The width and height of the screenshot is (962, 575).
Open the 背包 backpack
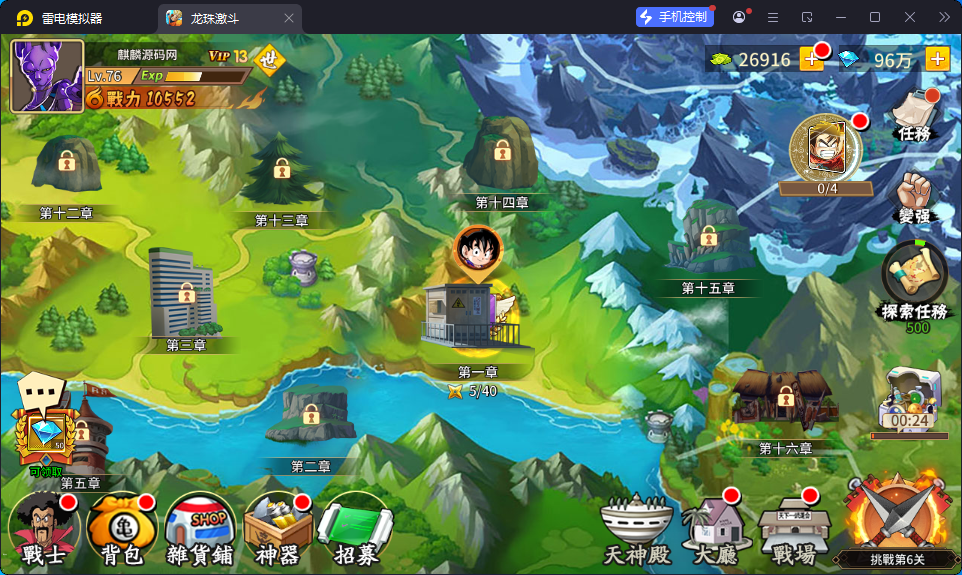(121, 530)
